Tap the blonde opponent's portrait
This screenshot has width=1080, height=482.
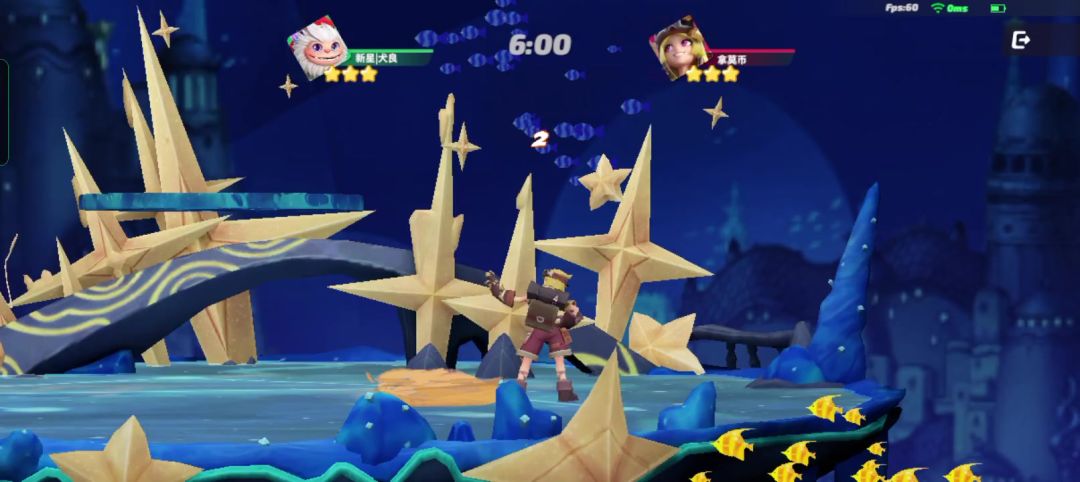[x=680, y=47]
